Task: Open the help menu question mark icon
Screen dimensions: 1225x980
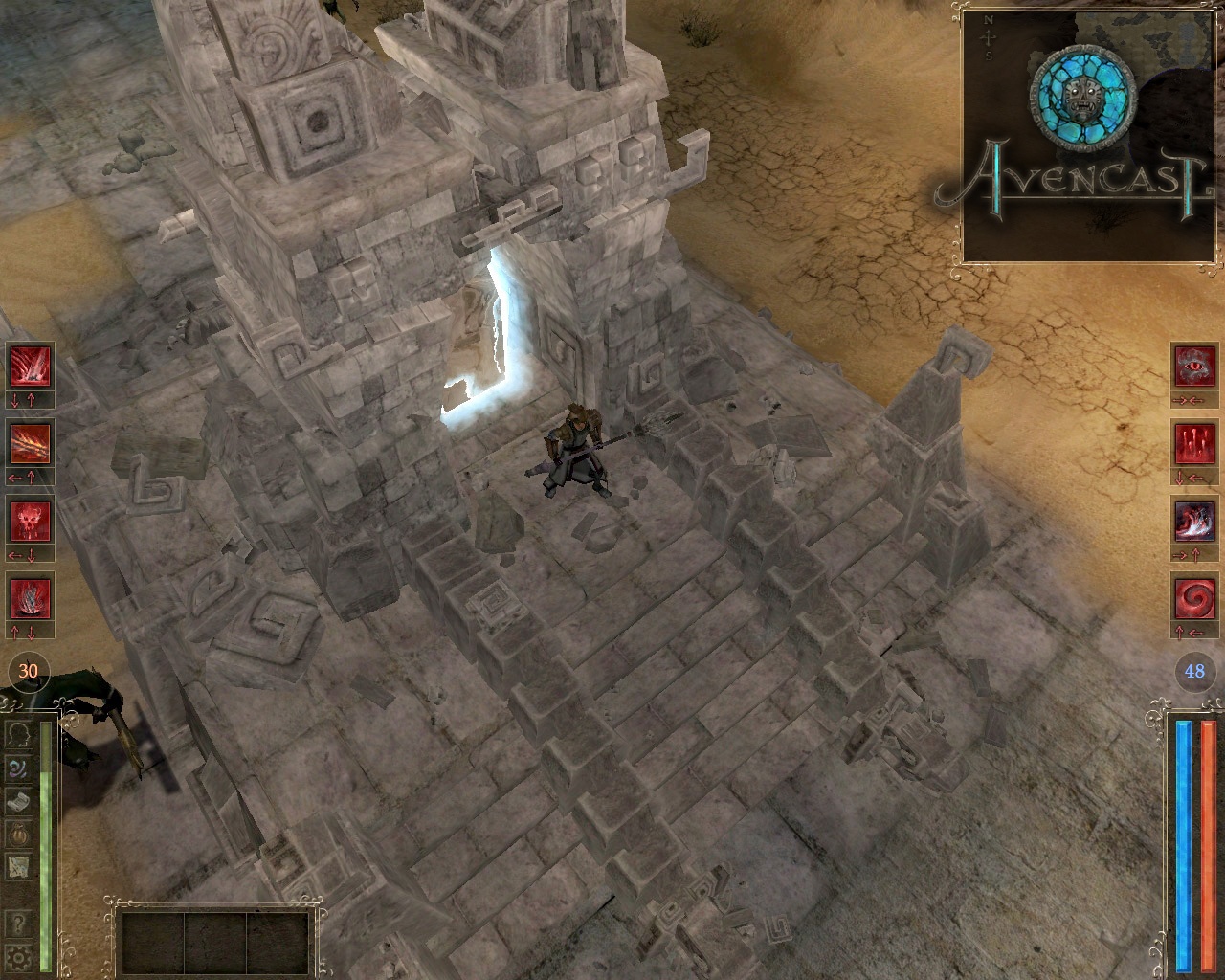Action: (21, 922)
